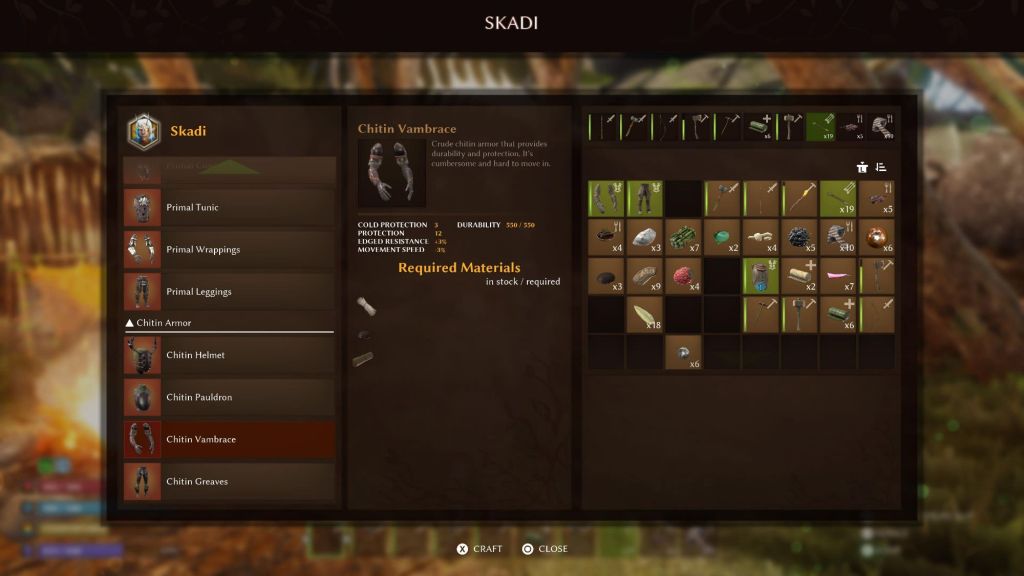Click the inventory sort icon

pyautogui.click(x=881, y=167)
